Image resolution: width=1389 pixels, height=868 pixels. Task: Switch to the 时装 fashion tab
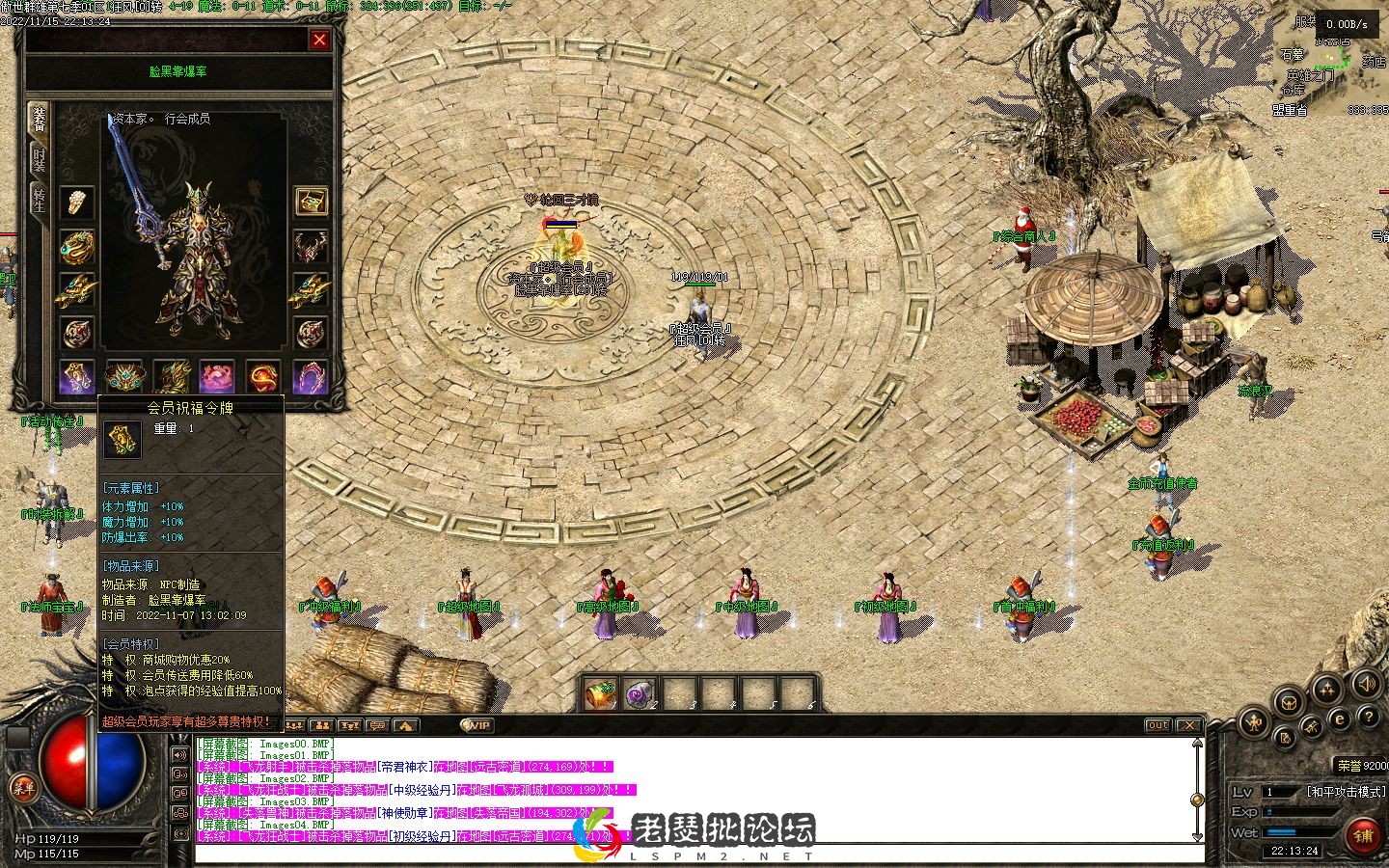pos(39,159)
